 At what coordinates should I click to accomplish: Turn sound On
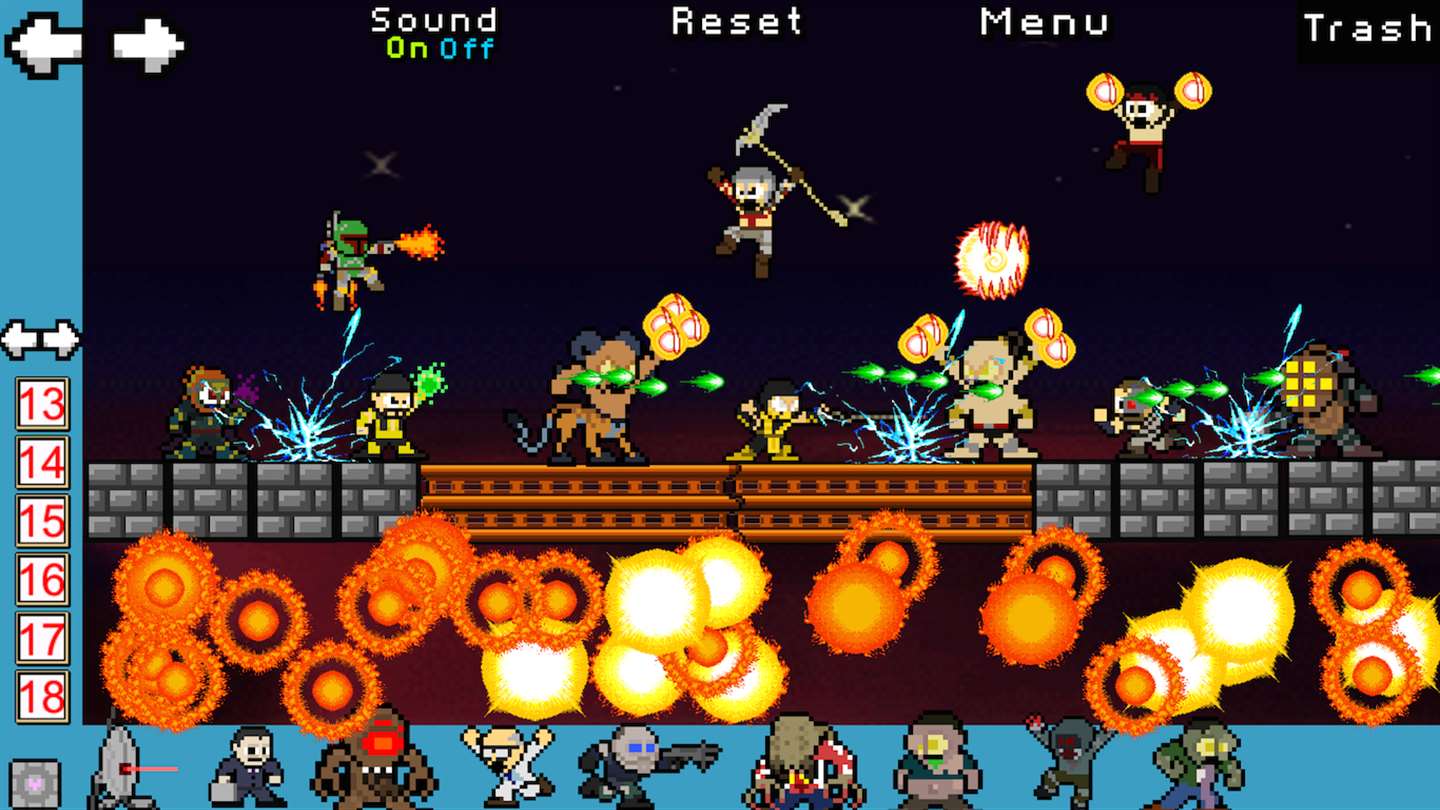tap(407, 48)
